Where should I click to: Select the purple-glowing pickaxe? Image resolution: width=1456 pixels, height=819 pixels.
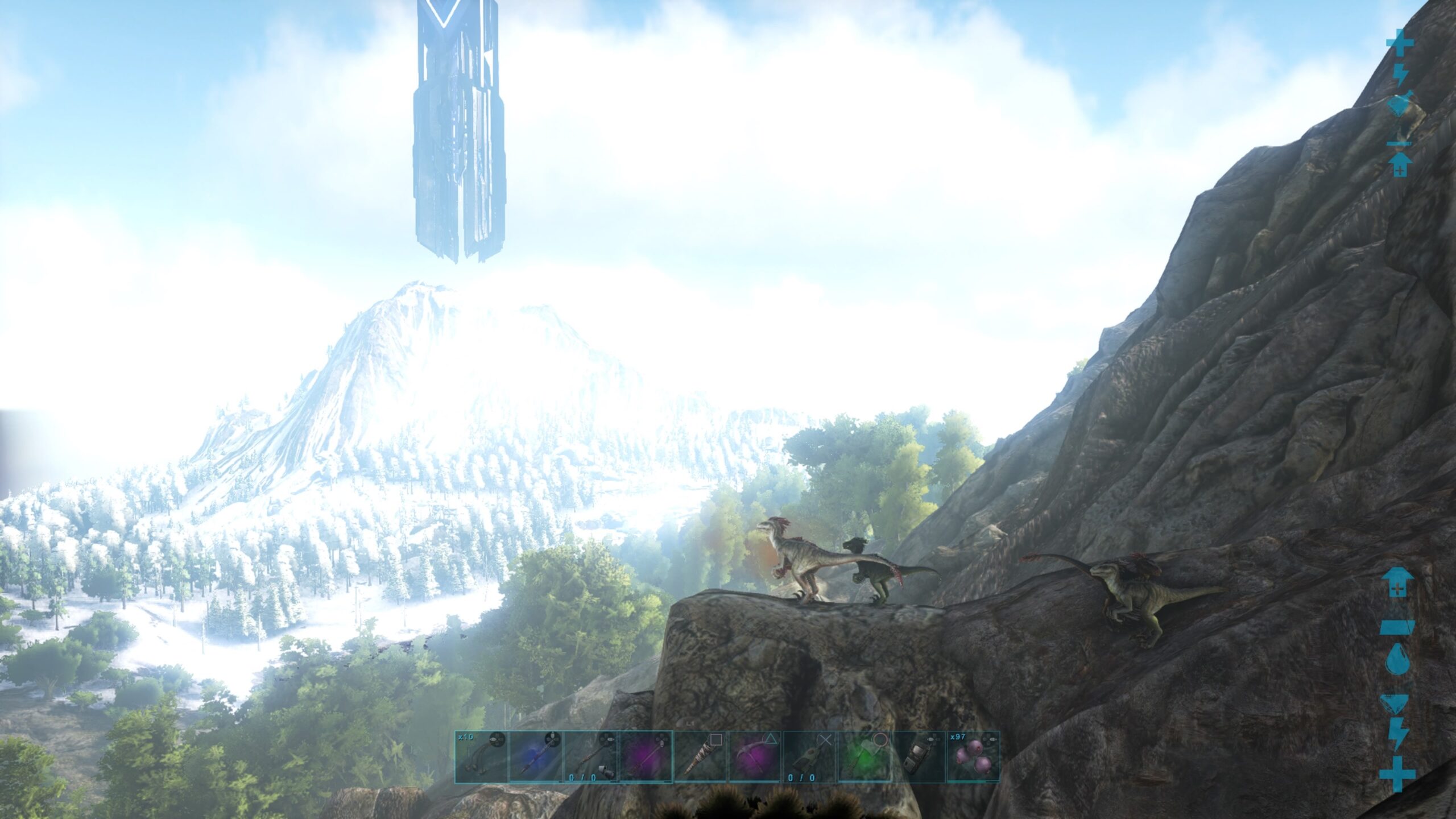click(755, 756)
